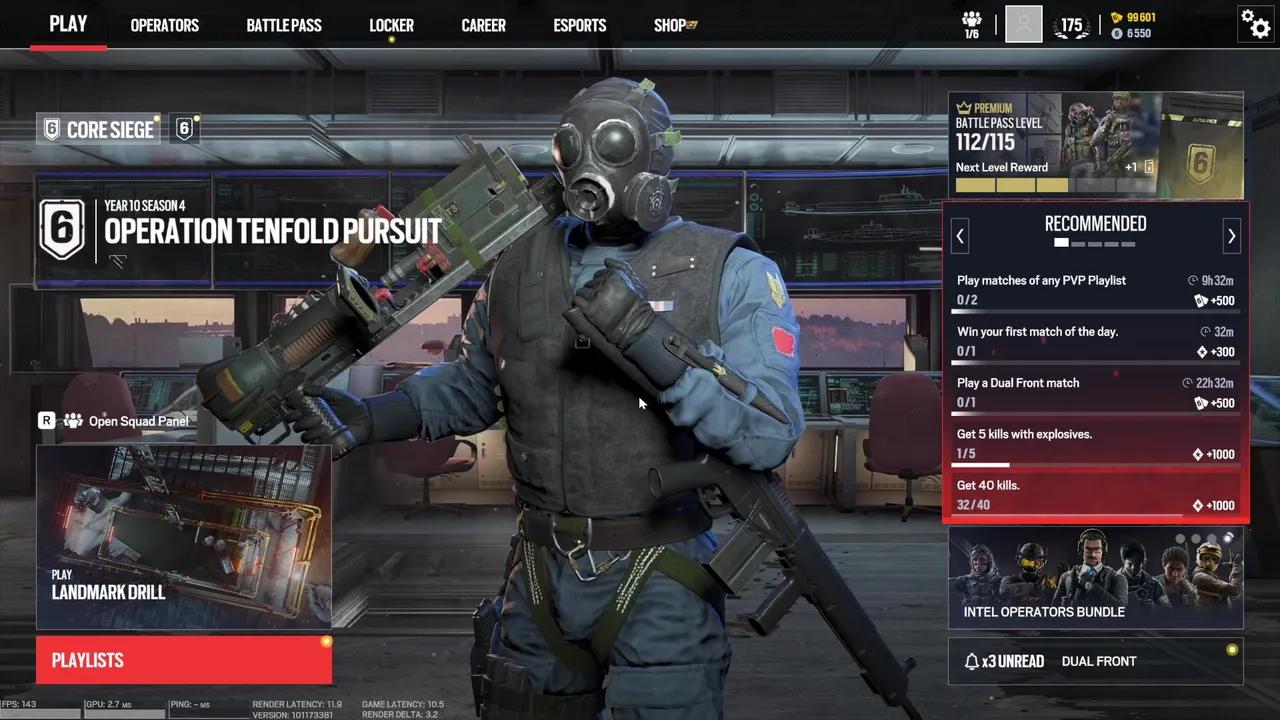Click the shop cart icon next to SHOP
Image resolution: width=1280 pixels, height=720 pixels.
coord(693,24)
